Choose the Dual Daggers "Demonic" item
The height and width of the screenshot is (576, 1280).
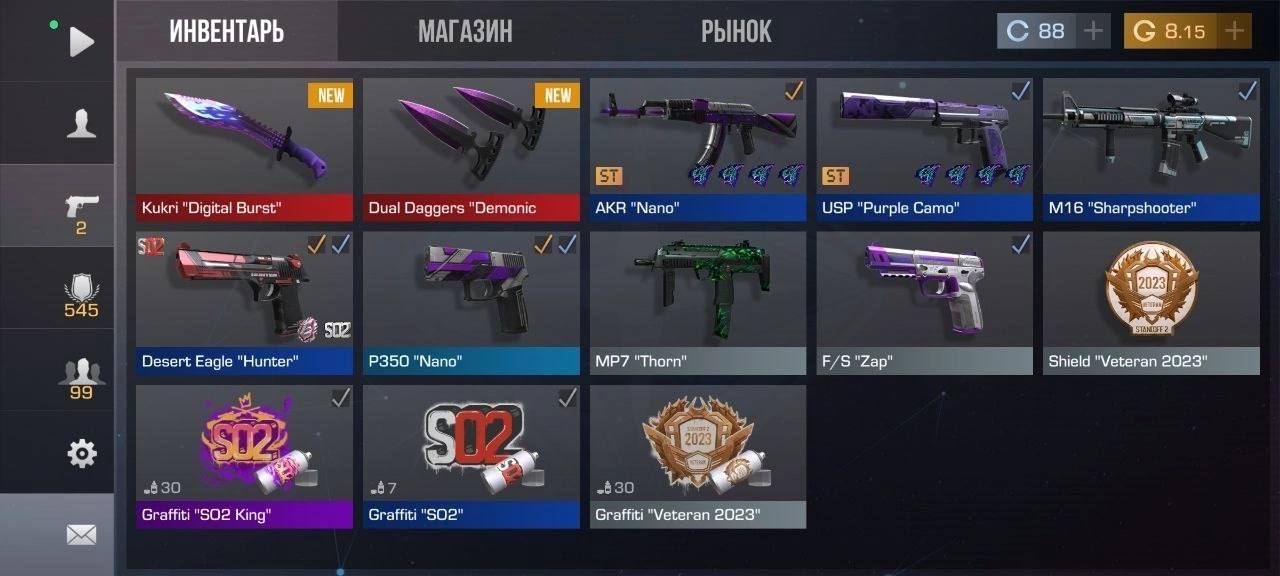[x=471, y=148]
